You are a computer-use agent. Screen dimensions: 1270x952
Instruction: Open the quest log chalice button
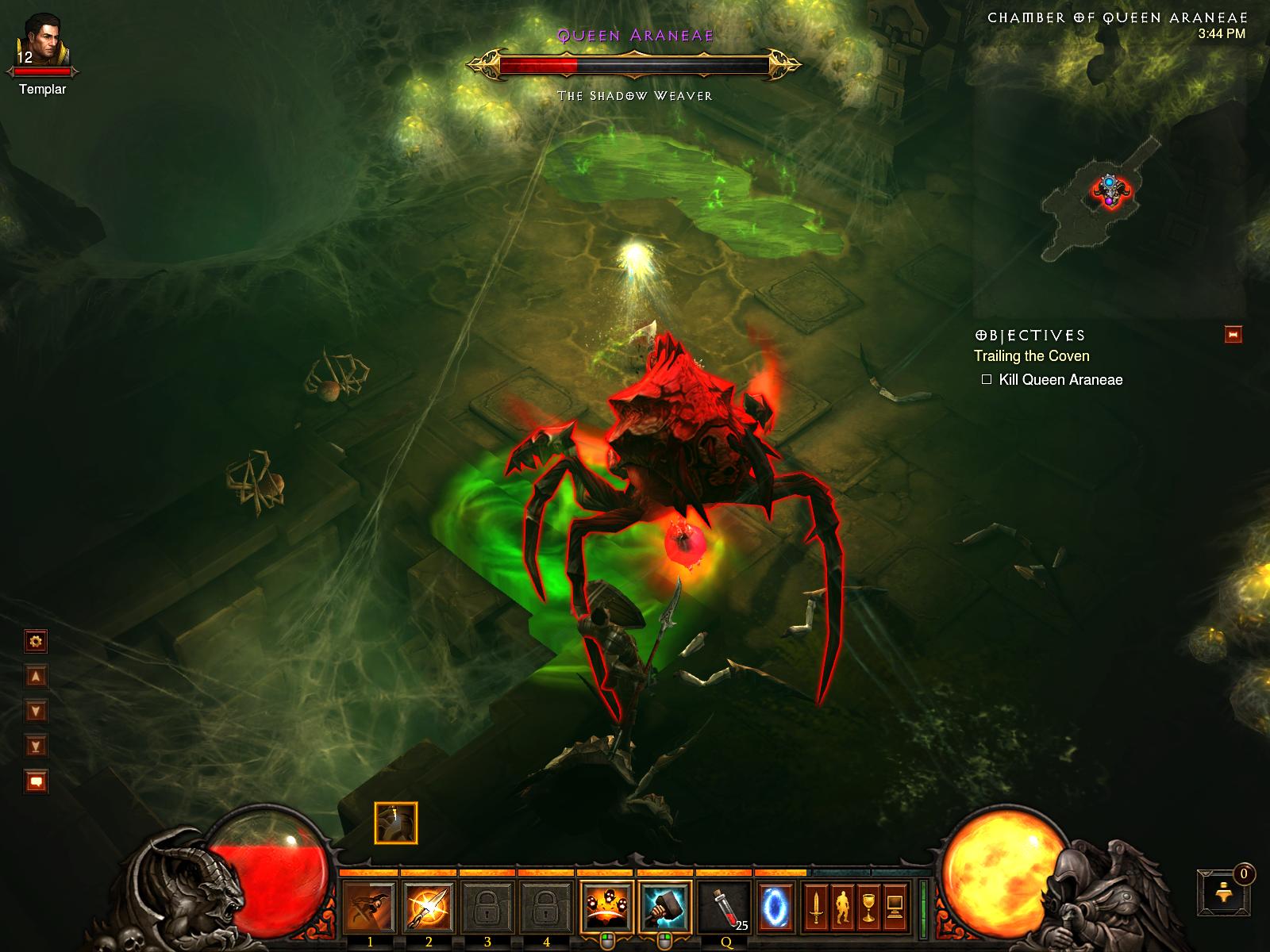coord(869,905)
